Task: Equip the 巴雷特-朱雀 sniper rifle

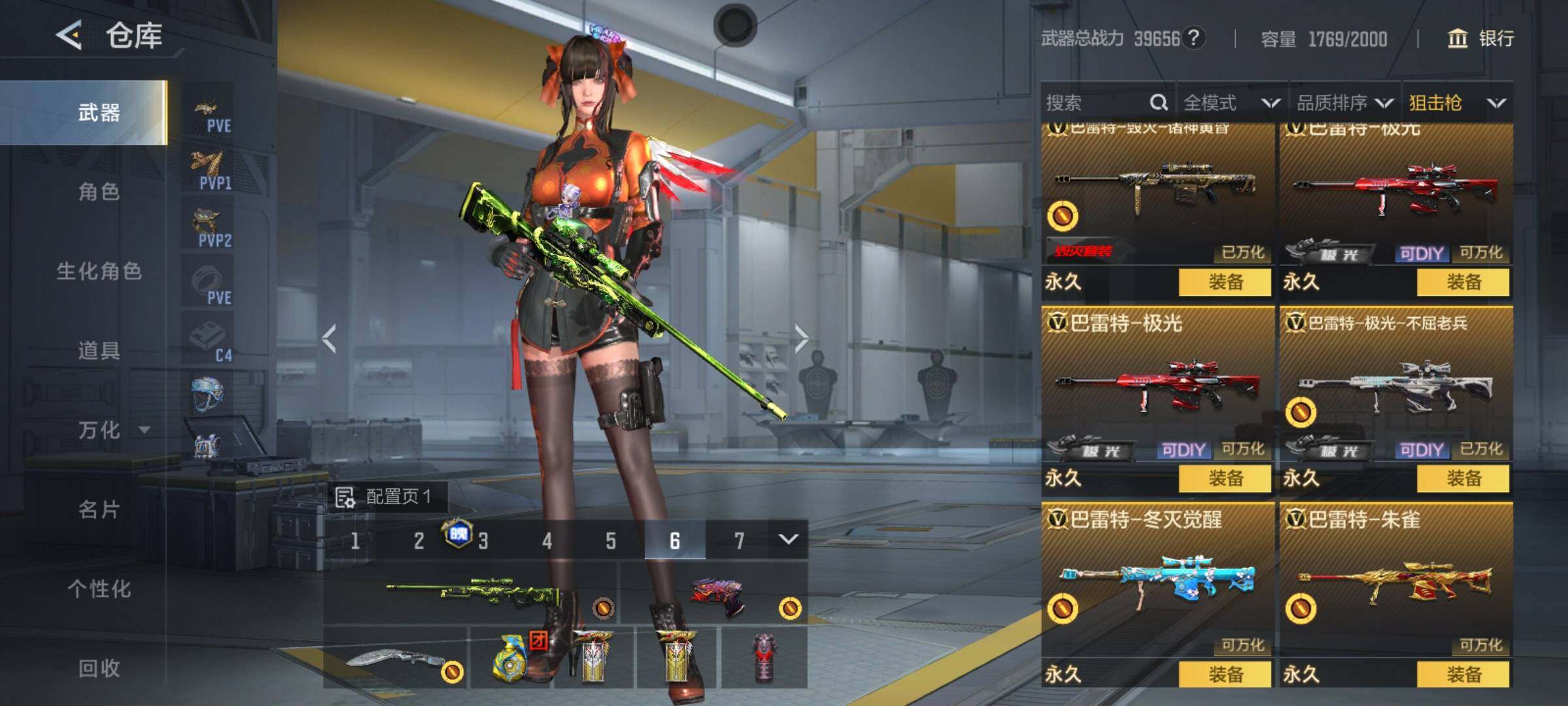Action: point(1463,674)
